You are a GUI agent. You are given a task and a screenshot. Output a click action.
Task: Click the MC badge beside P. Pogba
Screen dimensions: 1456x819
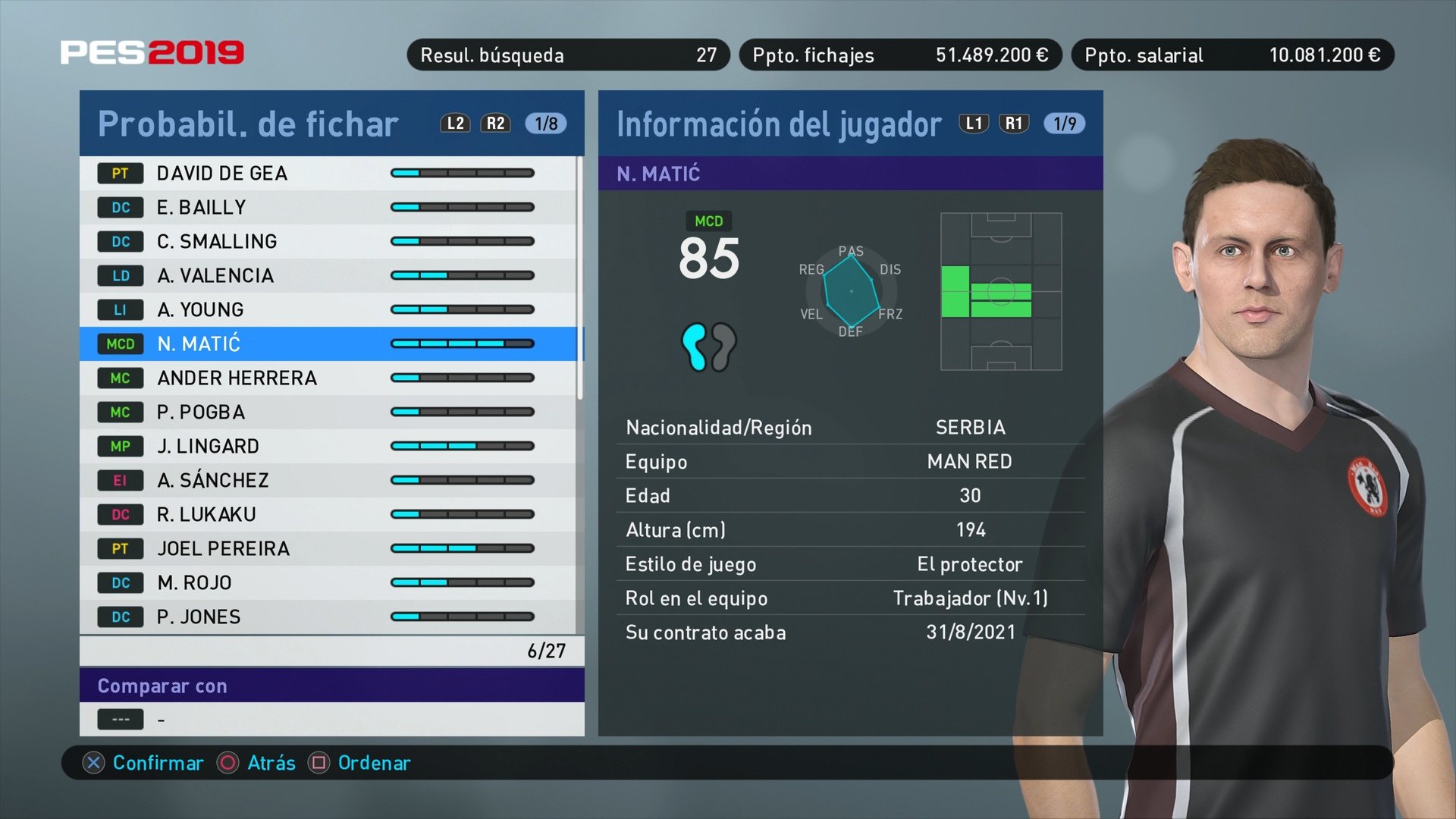[120, 412]
